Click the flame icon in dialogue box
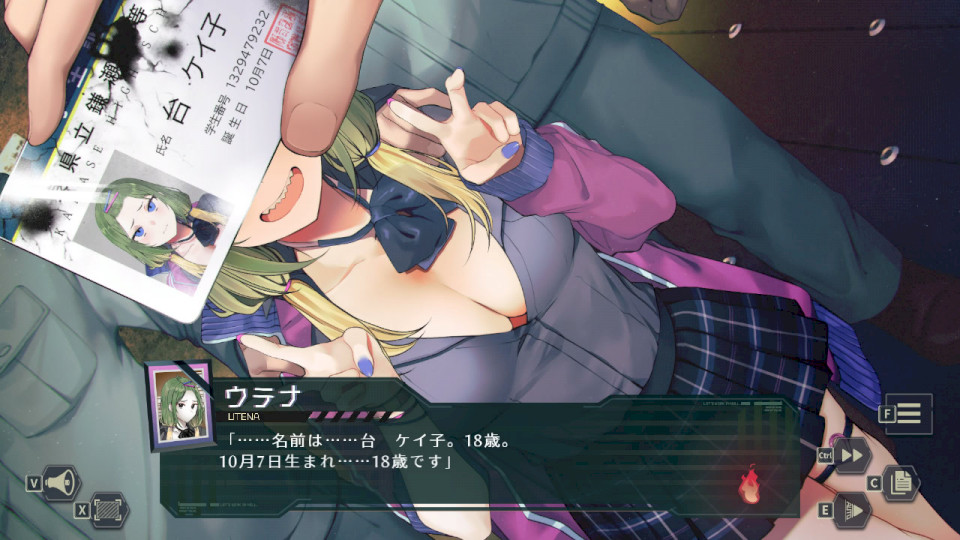Screen dimensions: 960x540 (749, 486)
